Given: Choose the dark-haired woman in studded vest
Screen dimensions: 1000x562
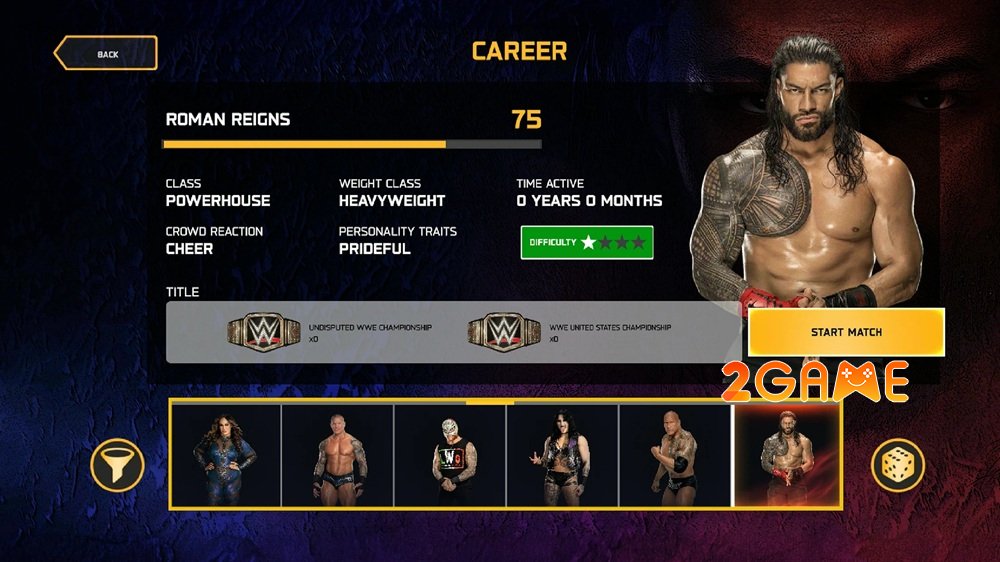Looking at the screenshot, I should (563, 456).
